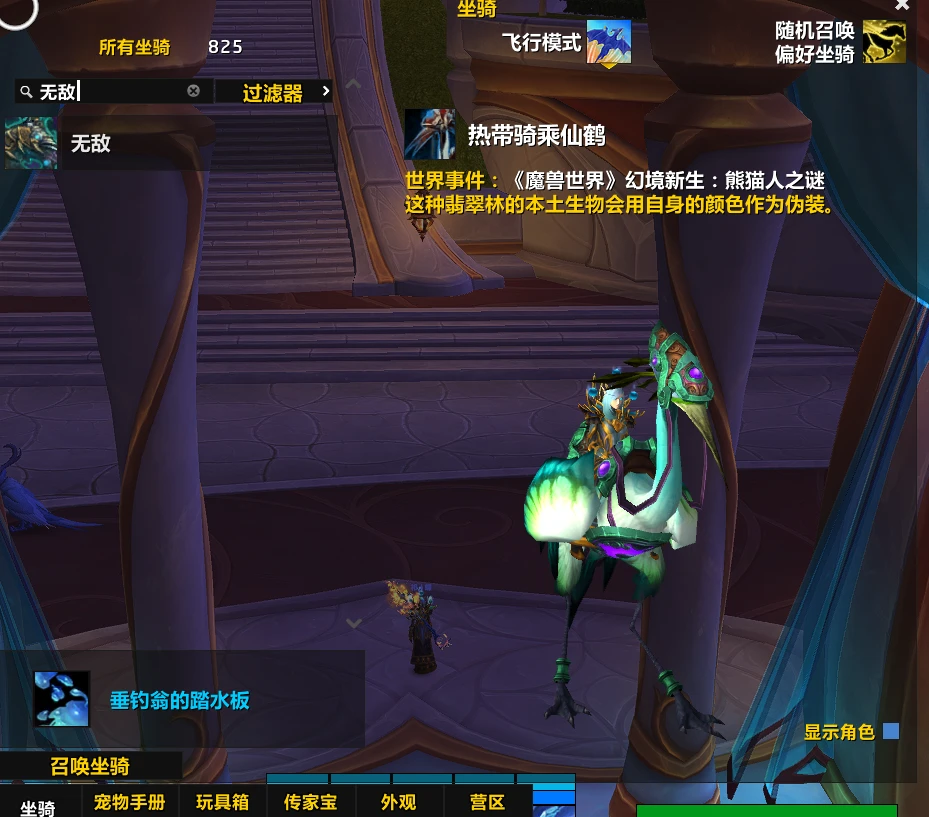Click the 垂钓翁的踏水板 equipment slot
929x817 pixels.
pos(62,699)
